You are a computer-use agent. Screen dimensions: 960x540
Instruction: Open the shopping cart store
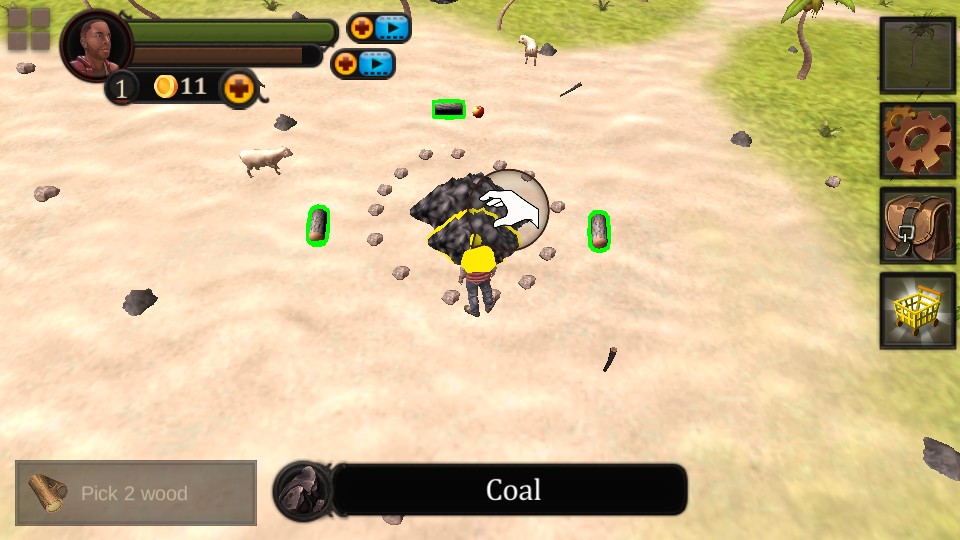point(917,311)
